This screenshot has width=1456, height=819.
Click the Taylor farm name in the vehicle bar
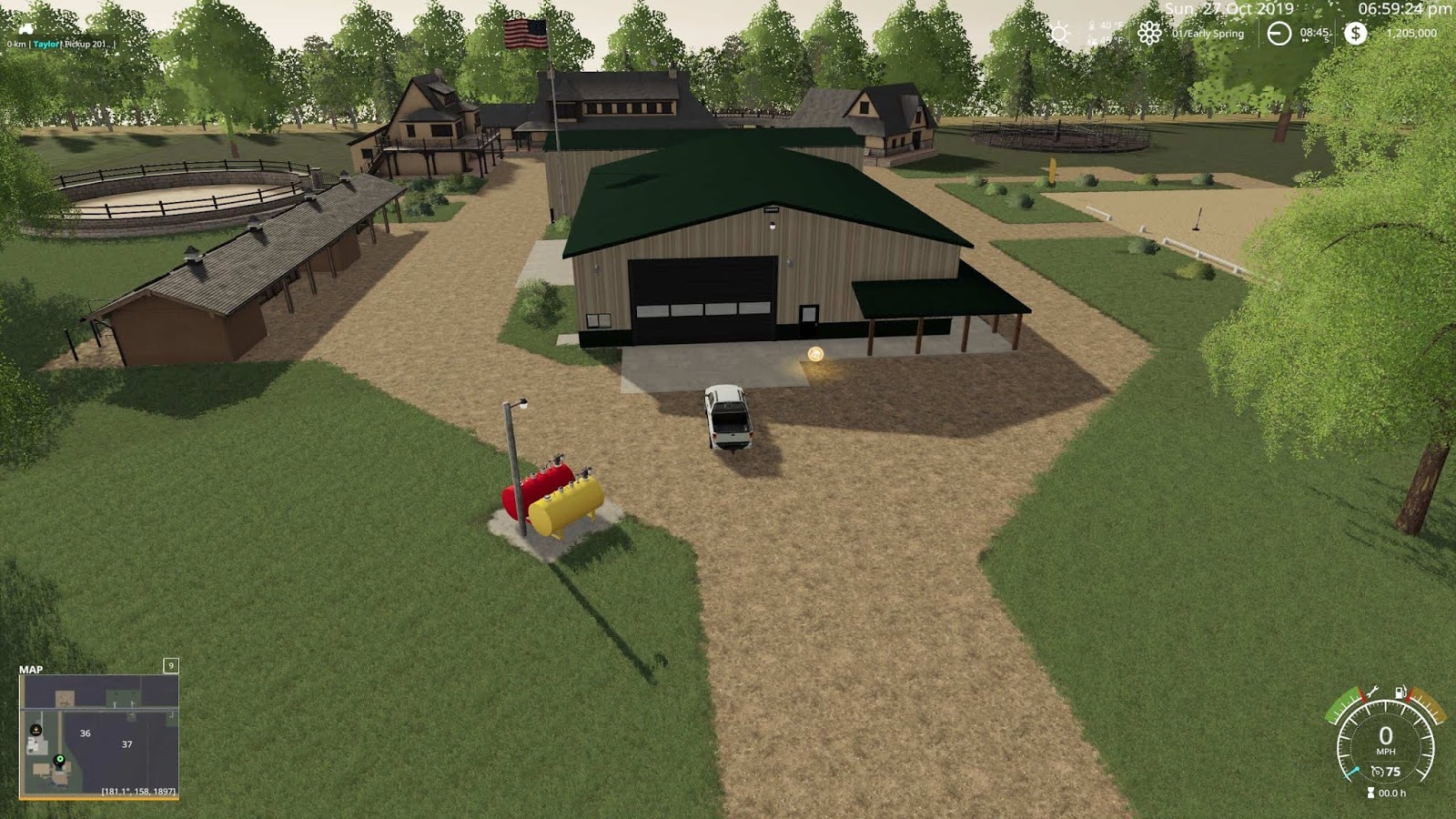coord(46,45)
